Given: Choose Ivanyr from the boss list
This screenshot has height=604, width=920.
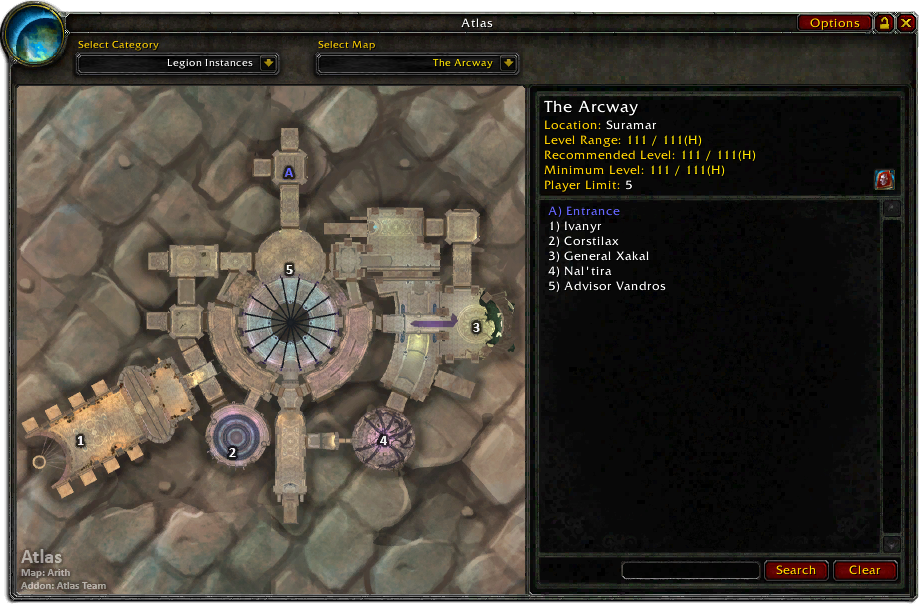Looking at the screenshot, I should (x=574, y=226).
